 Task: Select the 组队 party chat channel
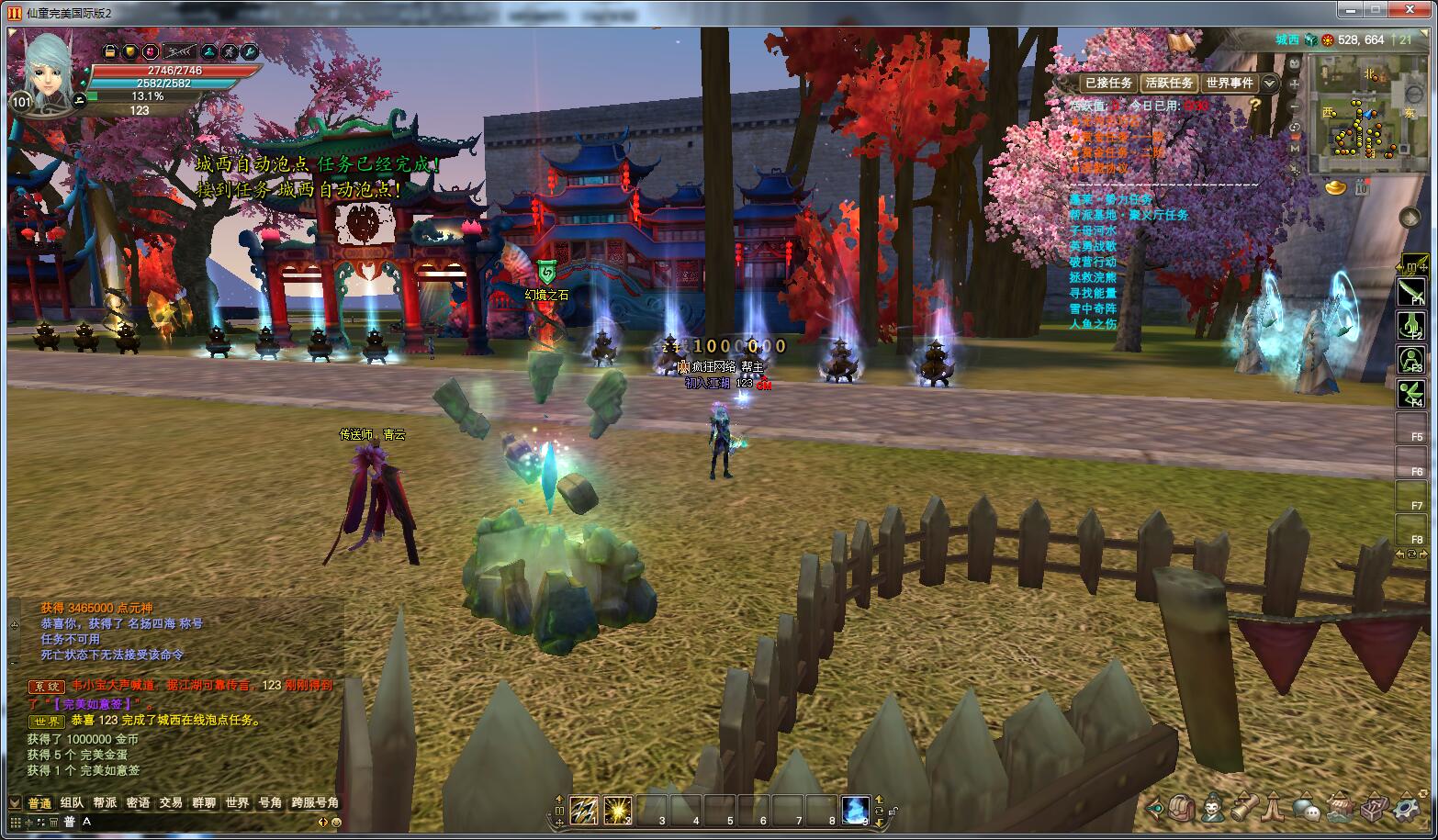coord(72,802)
